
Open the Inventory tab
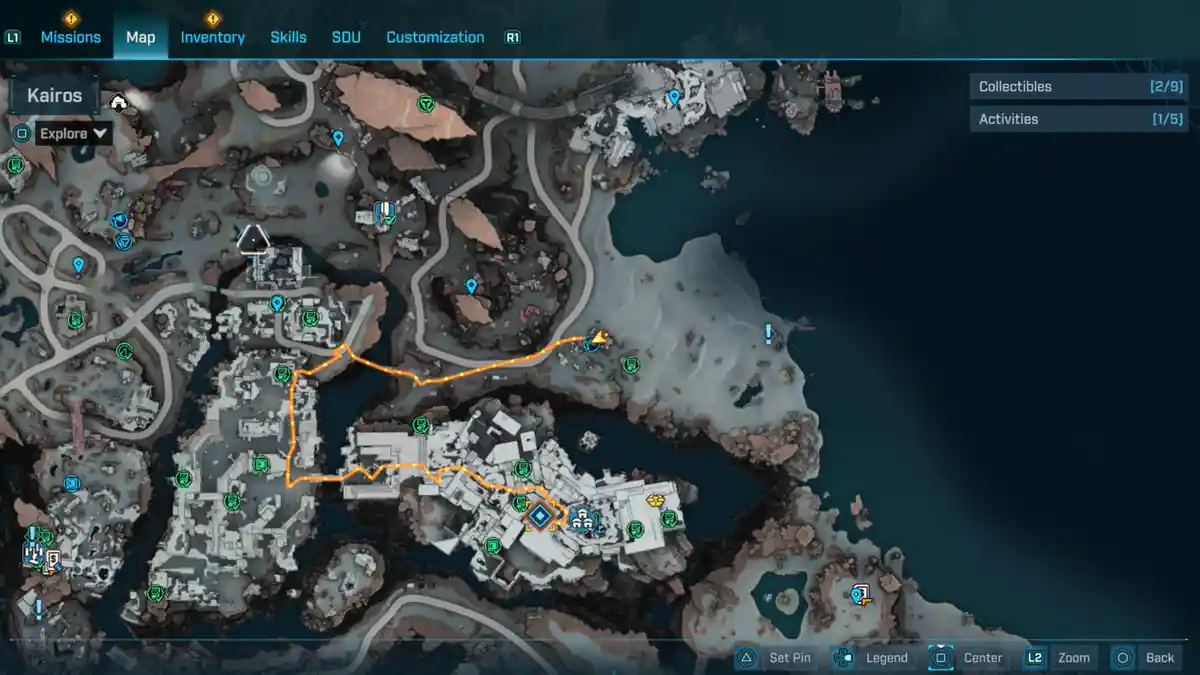click(212, 37)
